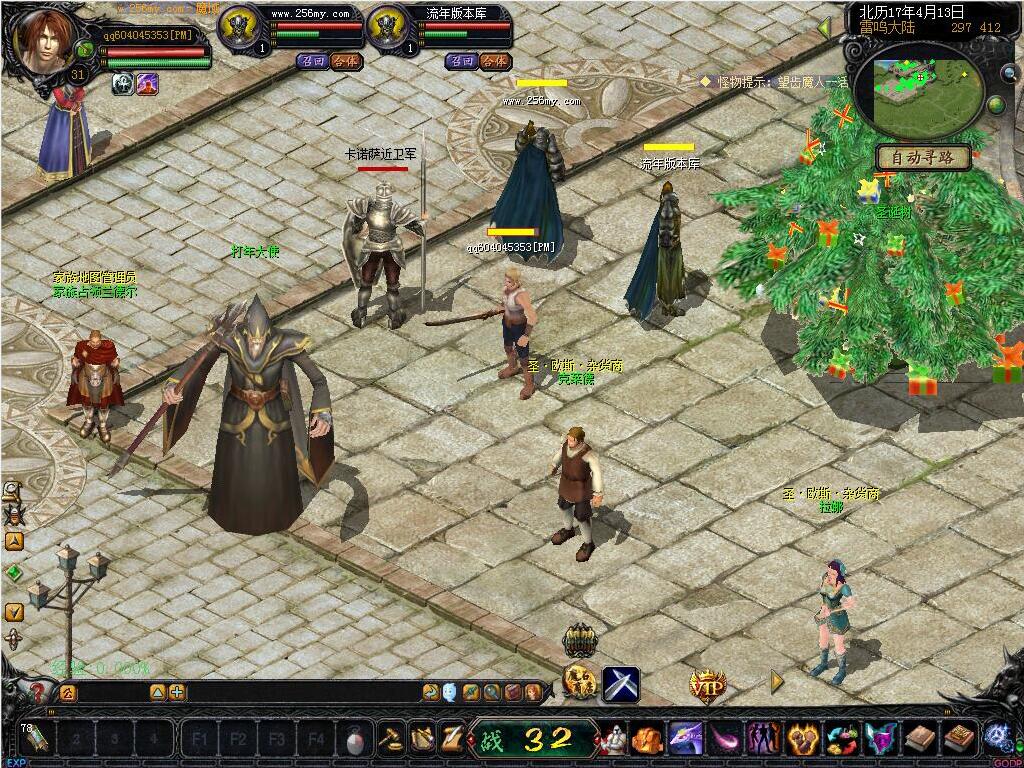Open the armored character icon in the menu bar
The image size is (1024, 768).
(x=614, y=739)
